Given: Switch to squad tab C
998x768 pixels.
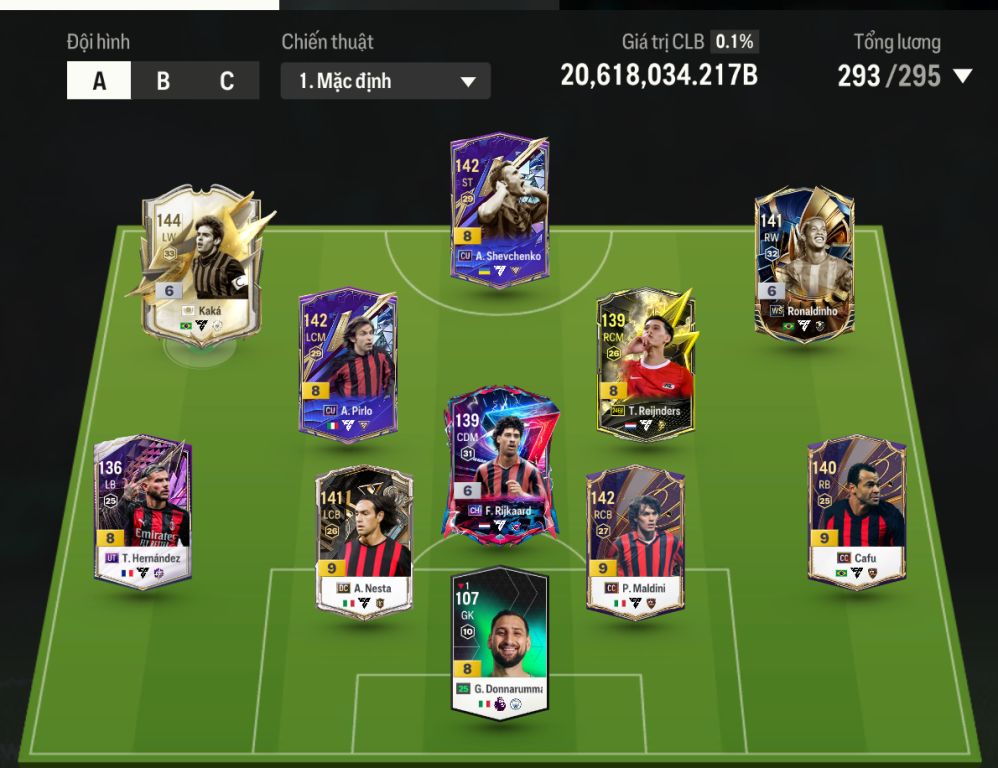Looking at the screenshot, I should pyautogui.click(x=227, y=81).
